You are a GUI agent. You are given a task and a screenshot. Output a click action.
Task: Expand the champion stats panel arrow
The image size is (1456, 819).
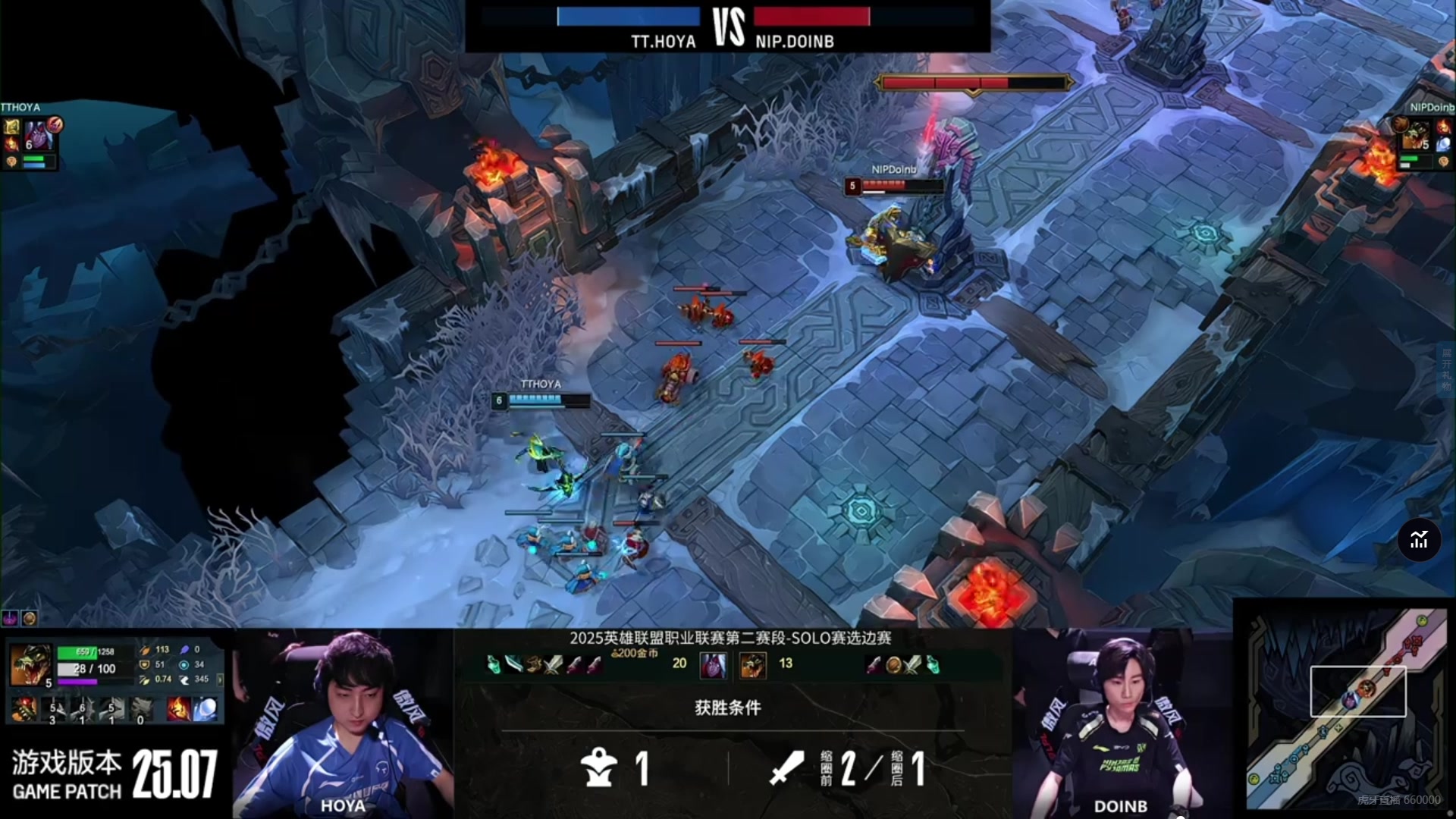click(220, 679)
